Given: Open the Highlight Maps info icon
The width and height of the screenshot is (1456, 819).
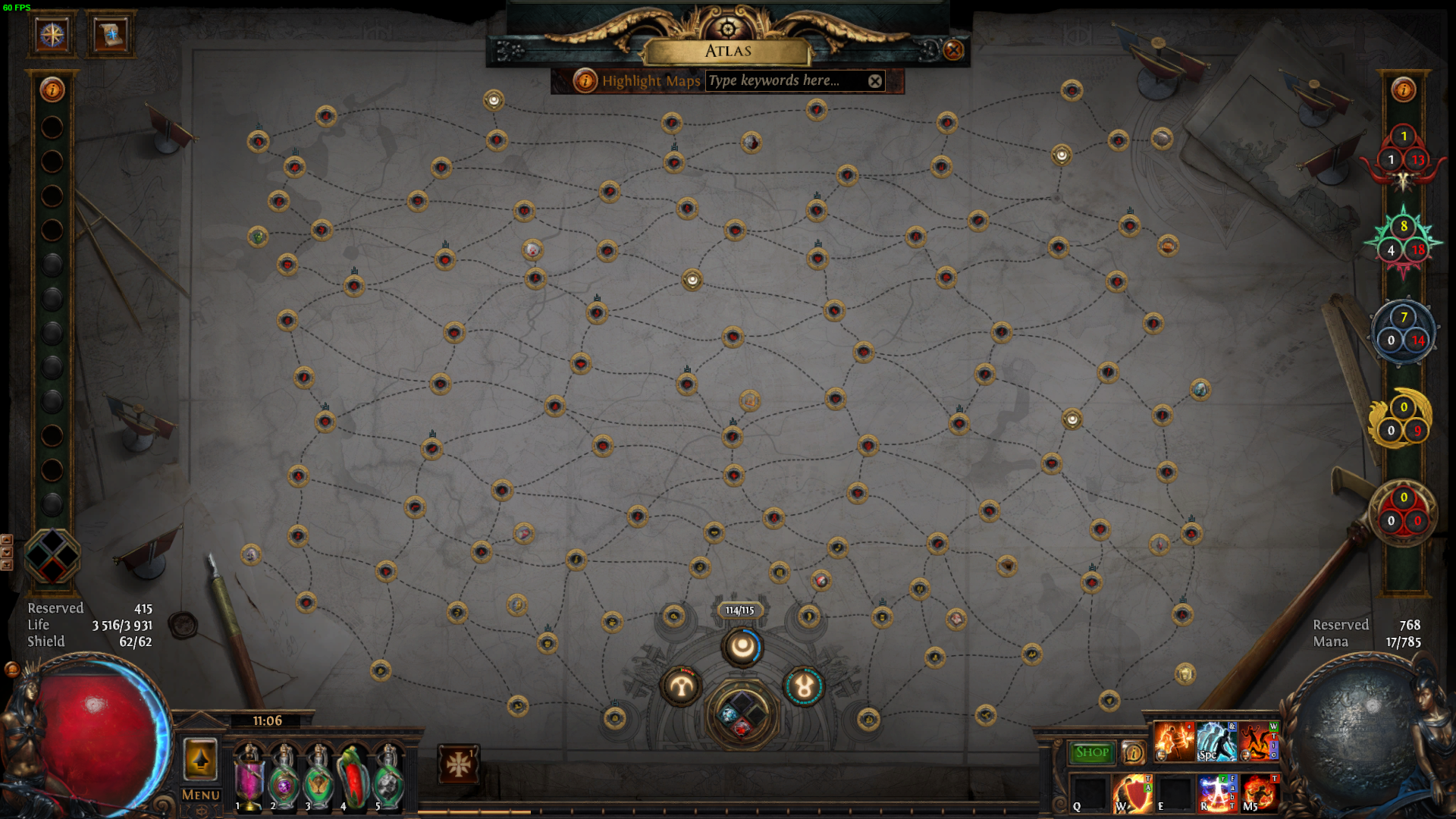Looking at the screenshot, I should [x=585, y=80].
